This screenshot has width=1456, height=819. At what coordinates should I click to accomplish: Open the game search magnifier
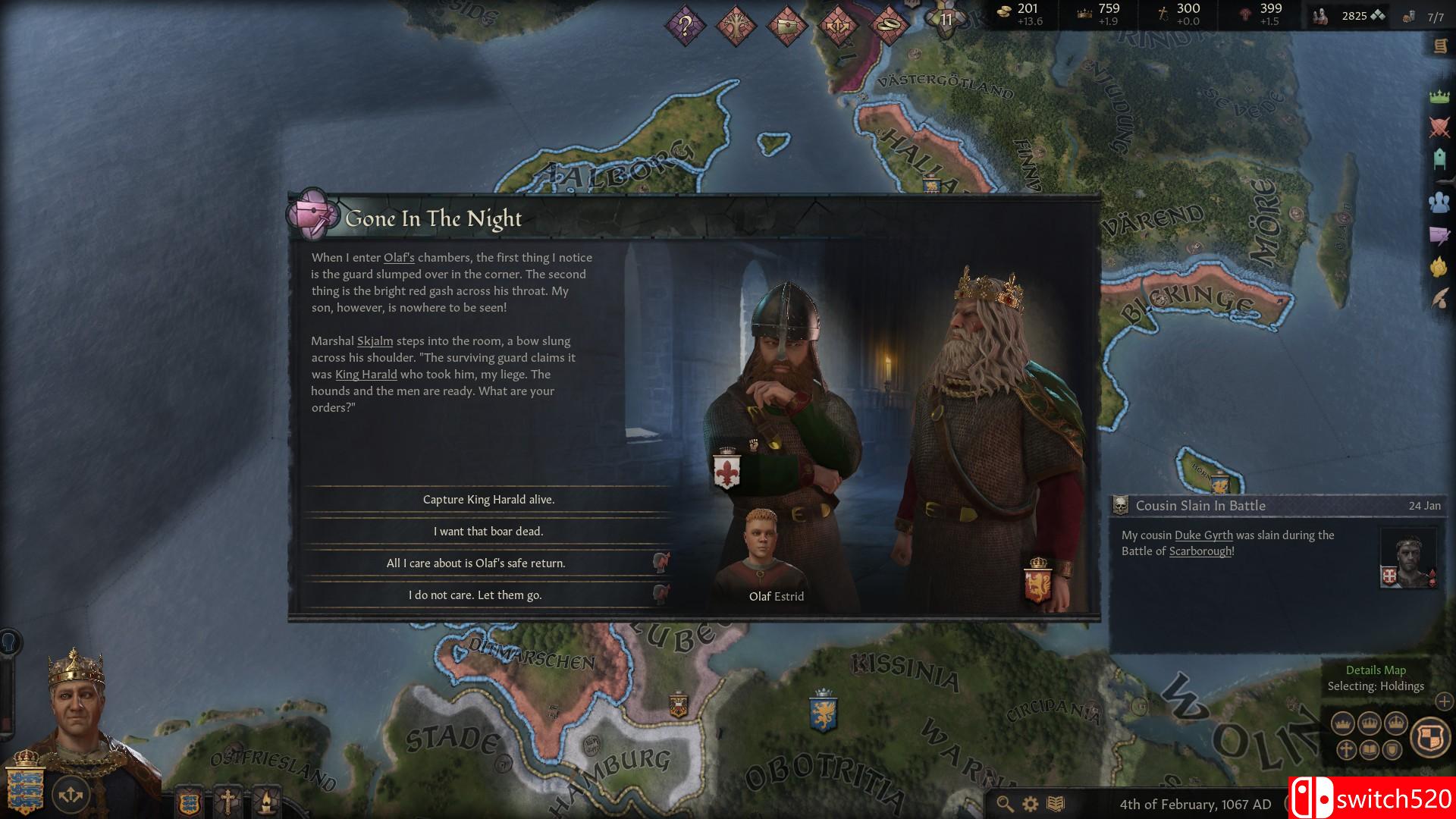(x=1005, y=804)
